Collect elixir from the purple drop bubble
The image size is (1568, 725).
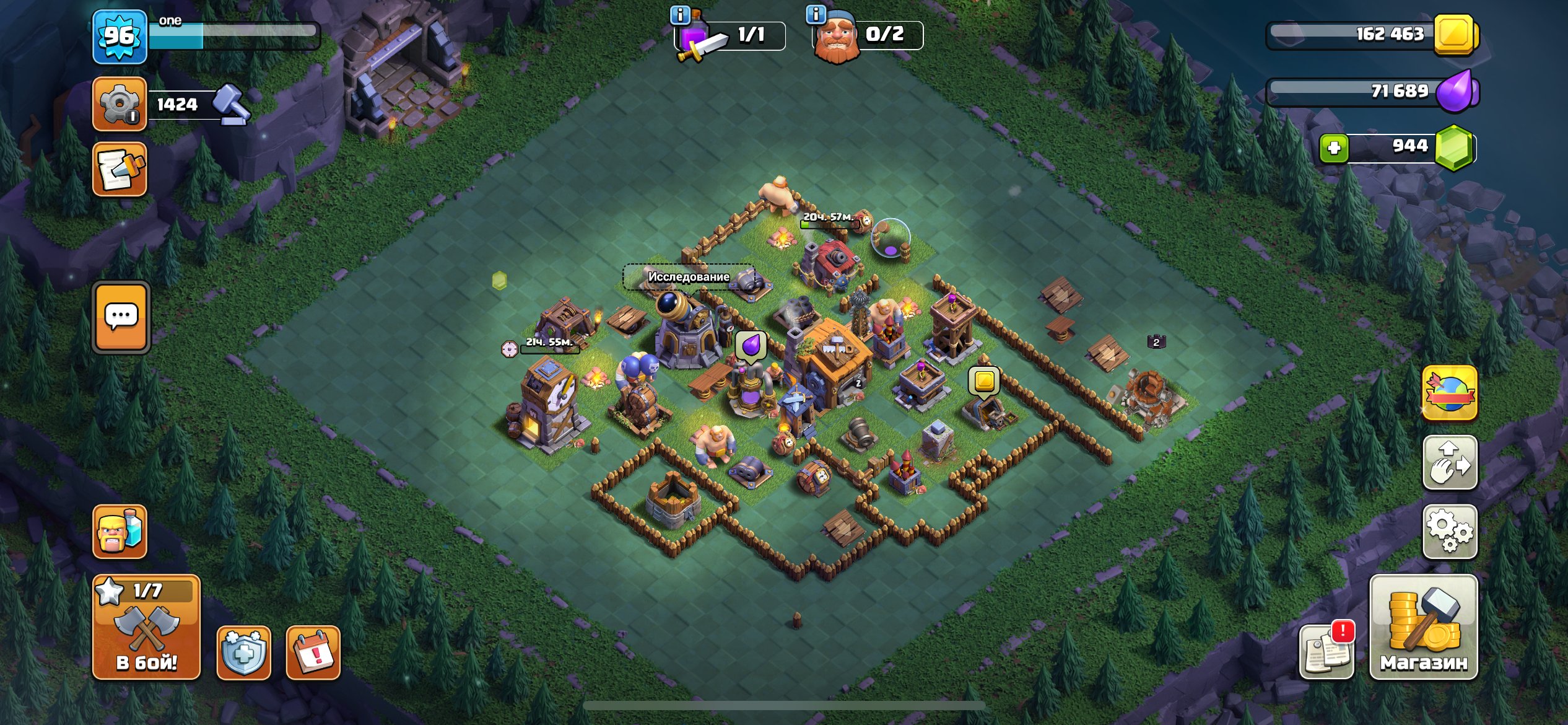click(x=751, y=345)
